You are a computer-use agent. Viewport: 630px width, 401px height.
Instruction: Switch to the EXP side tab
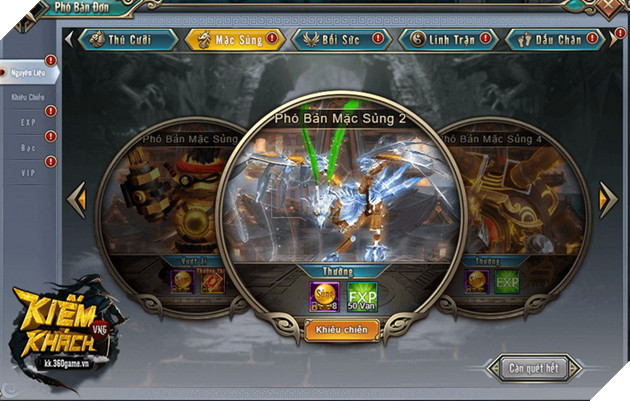[27, 123]
